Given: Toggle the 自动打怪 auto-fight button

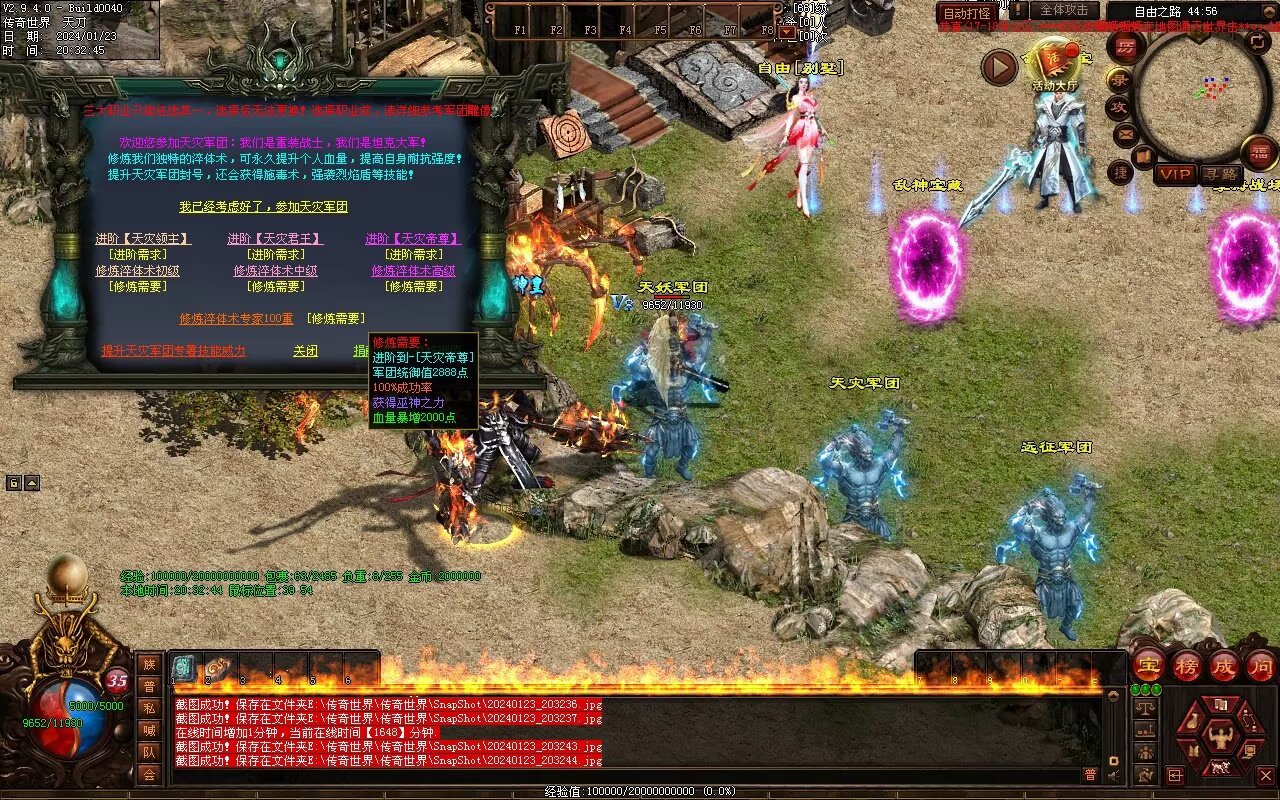Looking at the screenshot, I should 967,14.
